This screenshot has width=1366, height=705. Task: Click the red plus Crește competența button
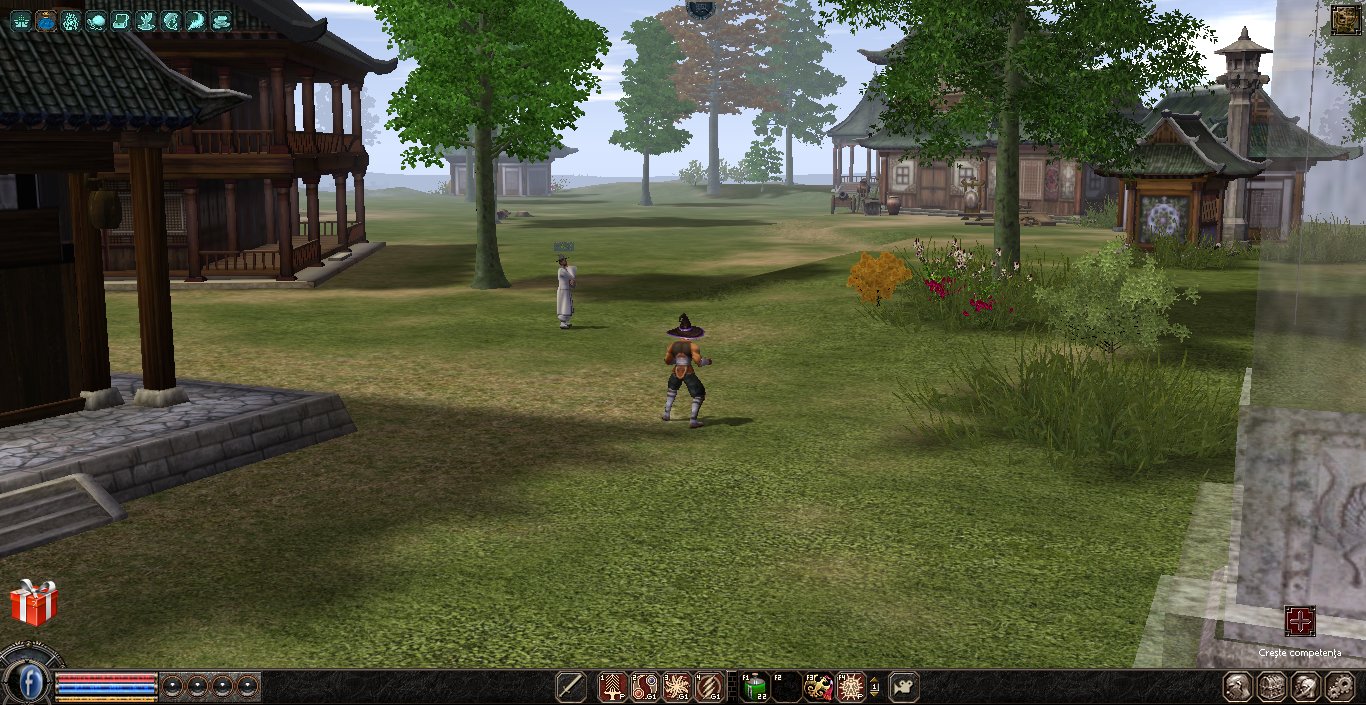pyautogui.click(x=1300, y=621)
